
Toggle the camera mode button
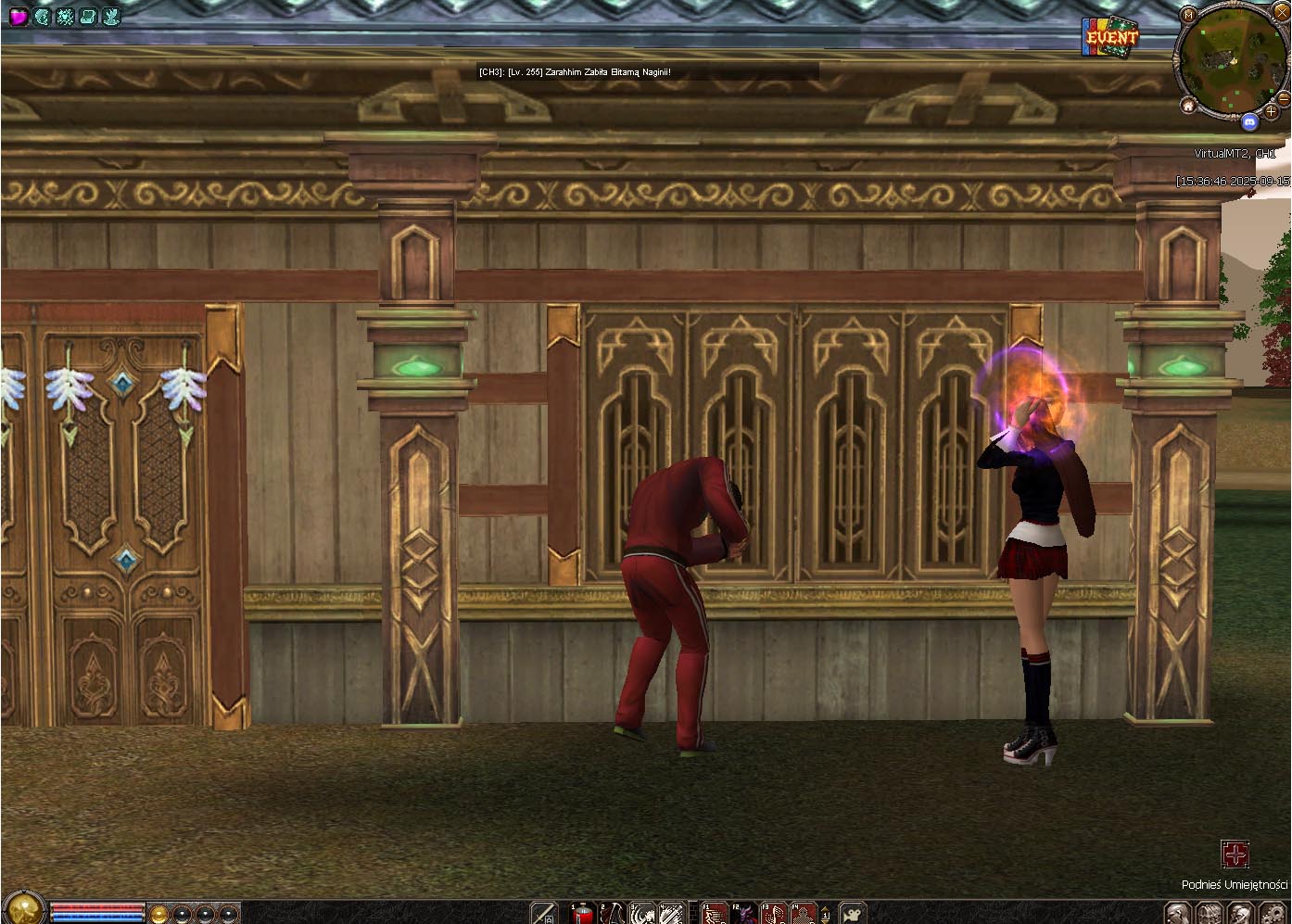[853, 914]
